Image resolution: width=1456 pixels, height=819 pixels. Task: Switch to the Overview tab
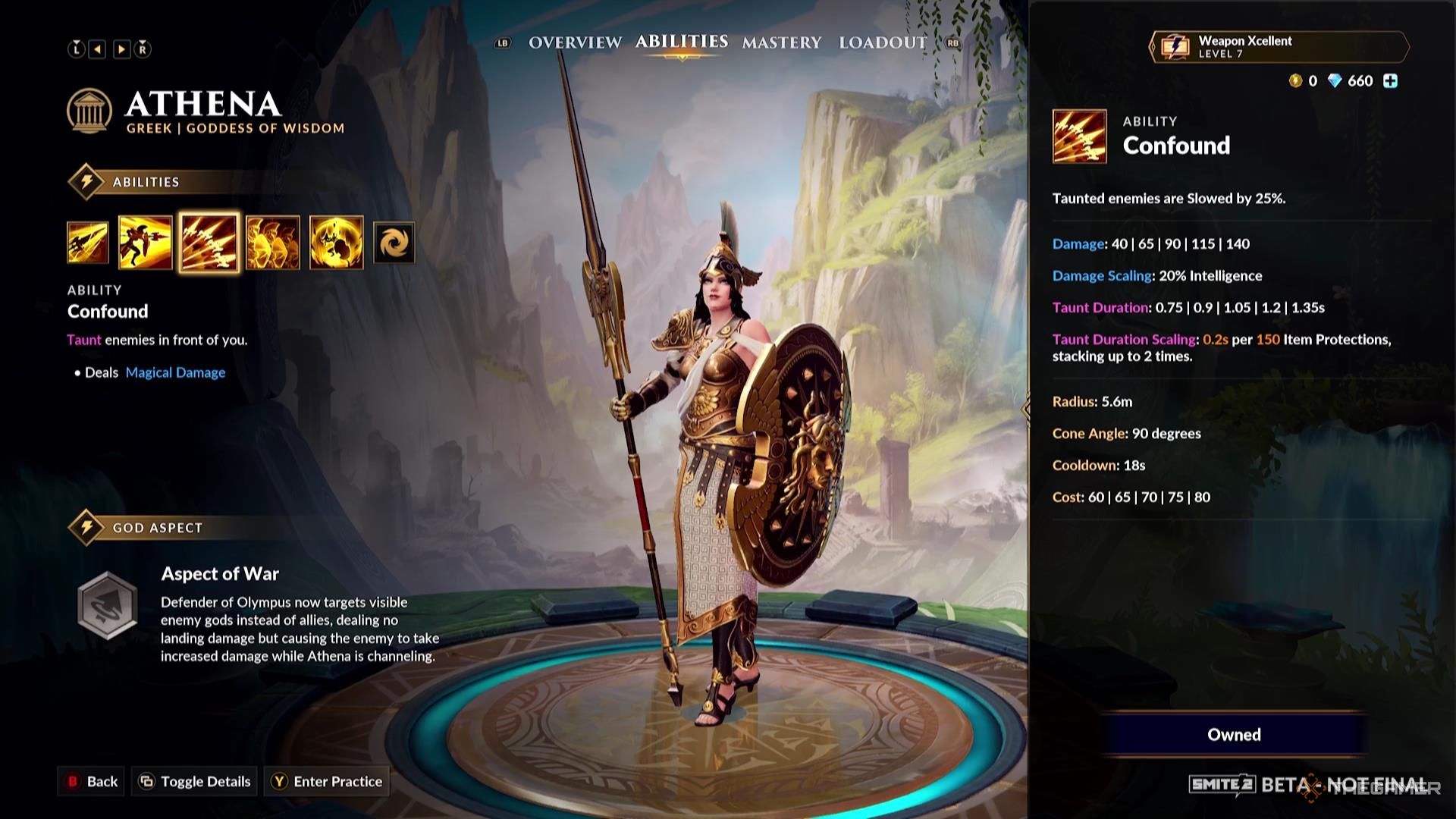575,42
